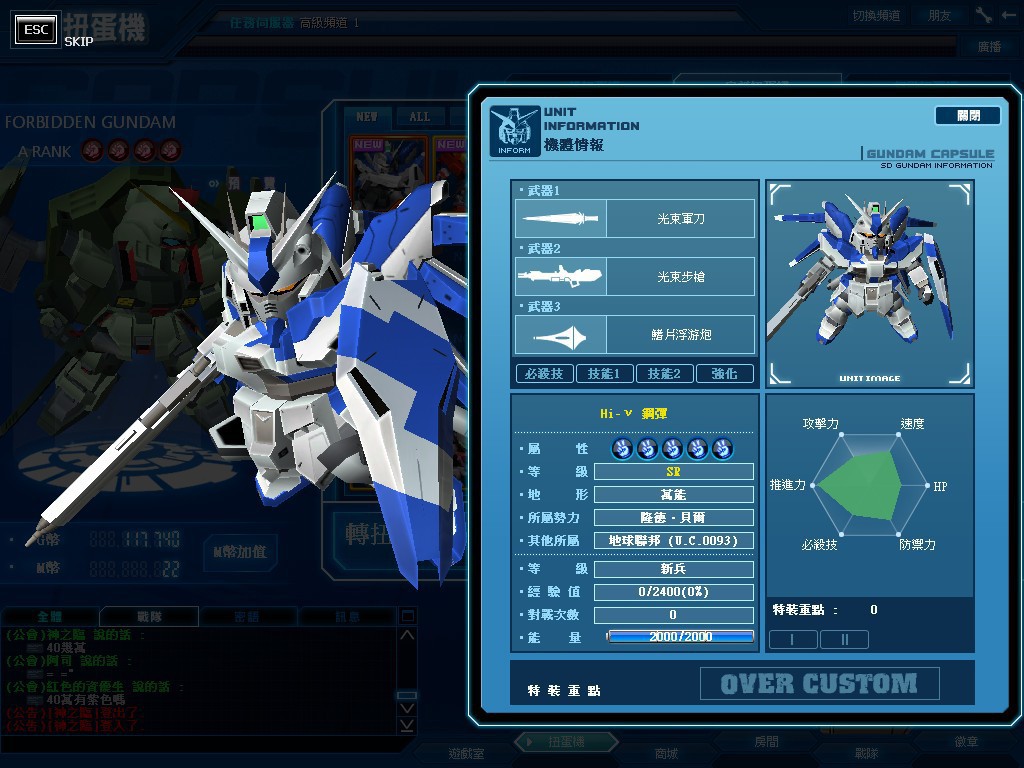Screen dimensions: 1024x768
Task: Choose the custom preset I button
Action: pos(793,639)
